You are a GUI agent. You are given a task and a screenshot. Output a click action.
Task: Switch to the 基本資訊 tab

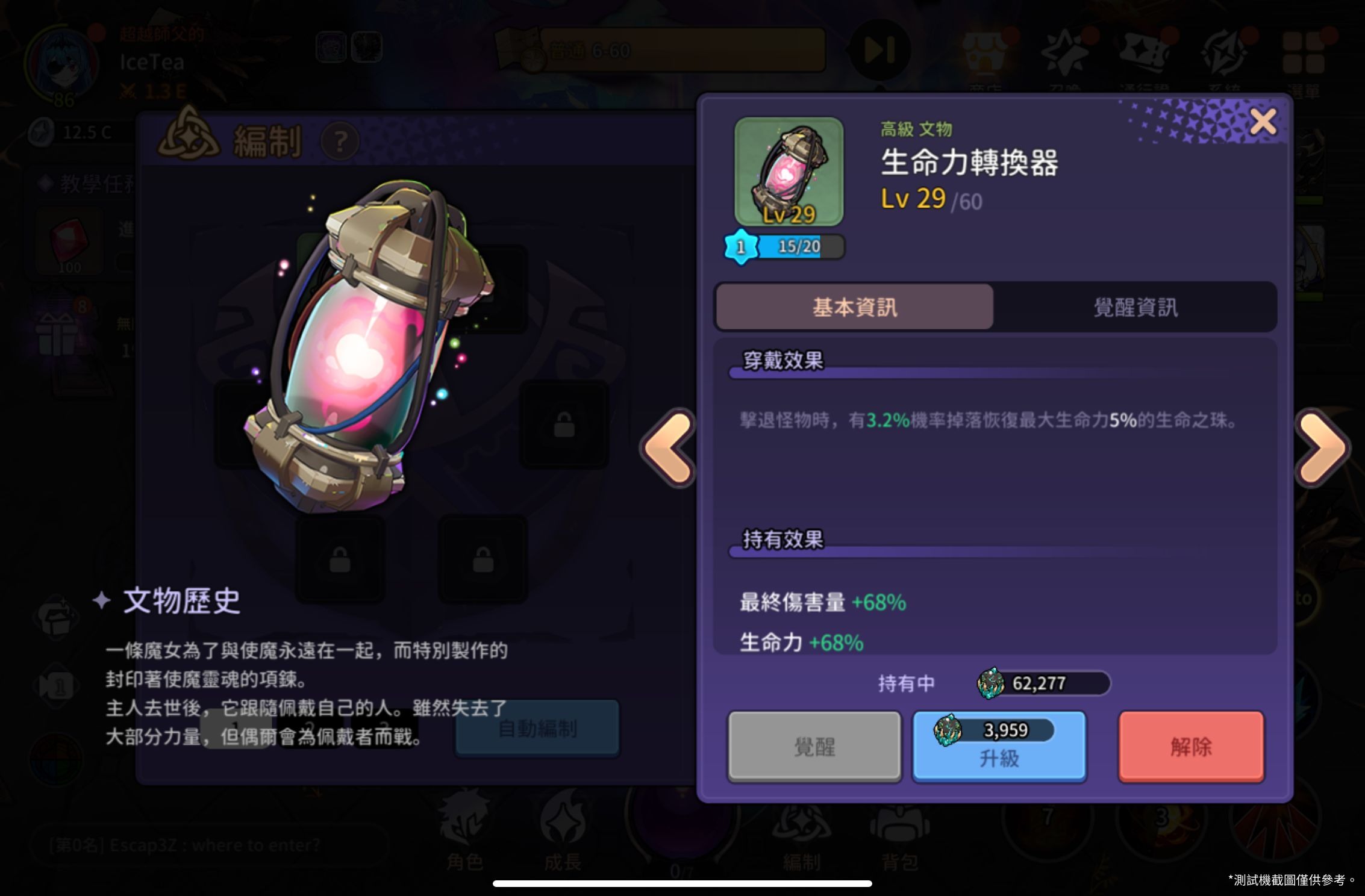[854, 307]
